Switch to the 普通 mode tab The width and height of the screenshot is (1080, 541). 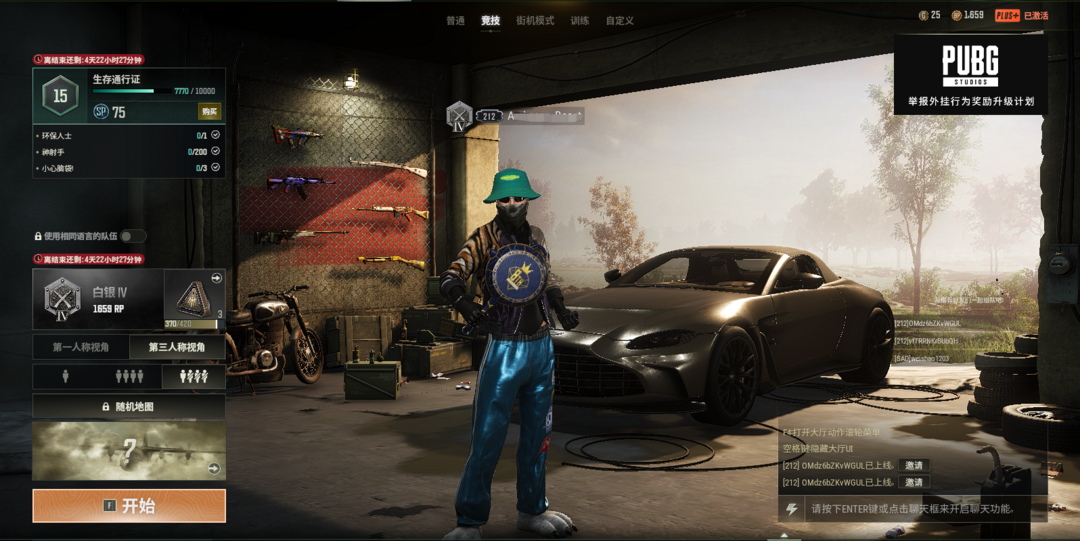point(455,21)
